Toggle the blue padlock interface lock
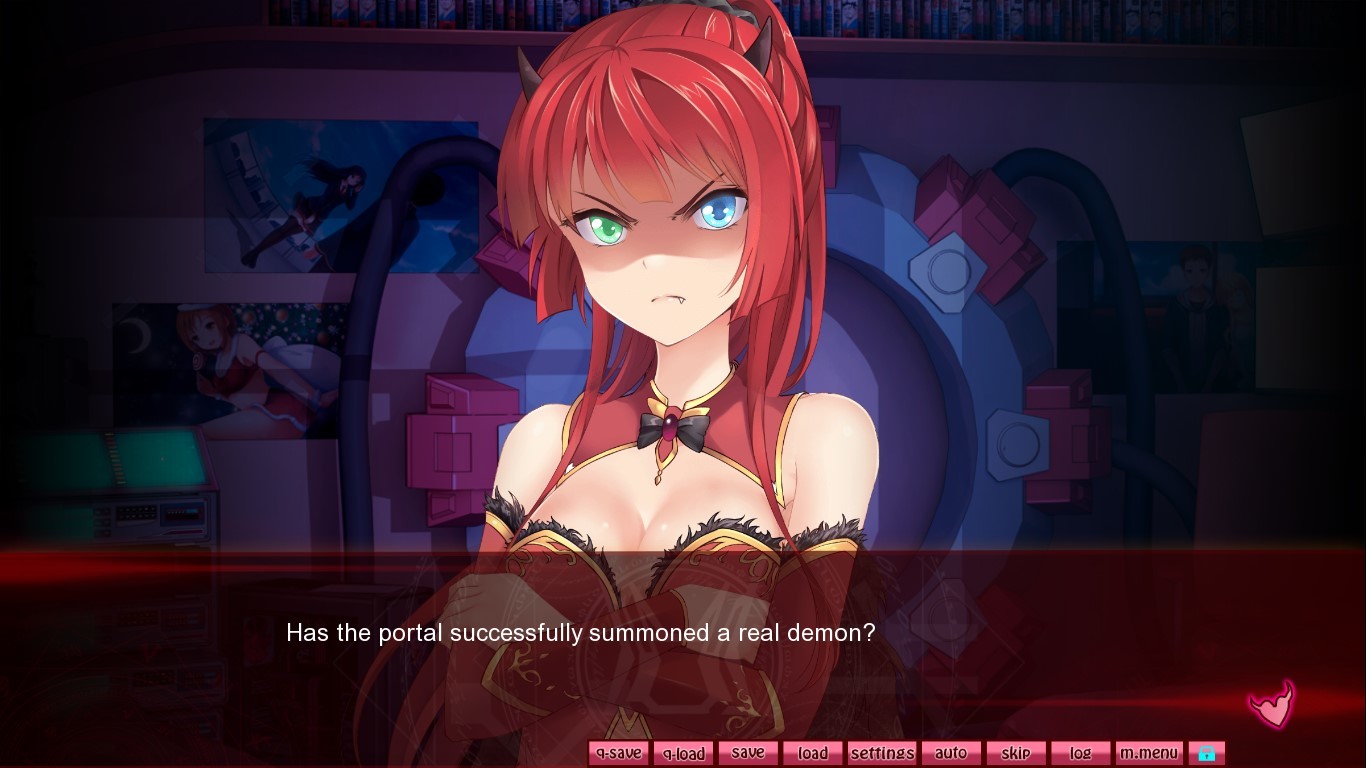The image size is (1366, 768). coord(1206,752)
